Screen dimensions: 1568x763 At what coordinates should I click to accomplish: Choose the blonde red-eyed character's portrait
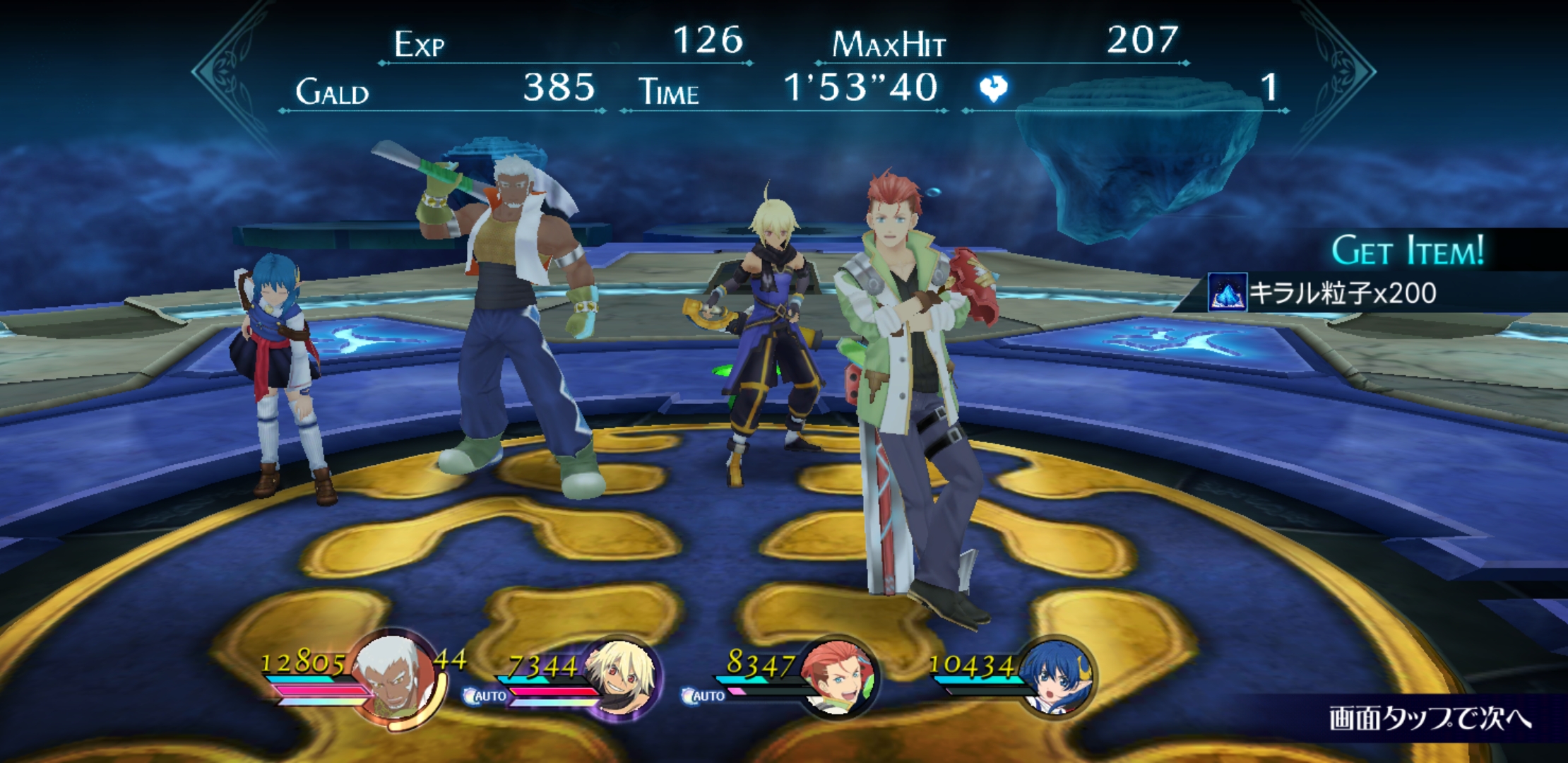[x=619, y=677]
